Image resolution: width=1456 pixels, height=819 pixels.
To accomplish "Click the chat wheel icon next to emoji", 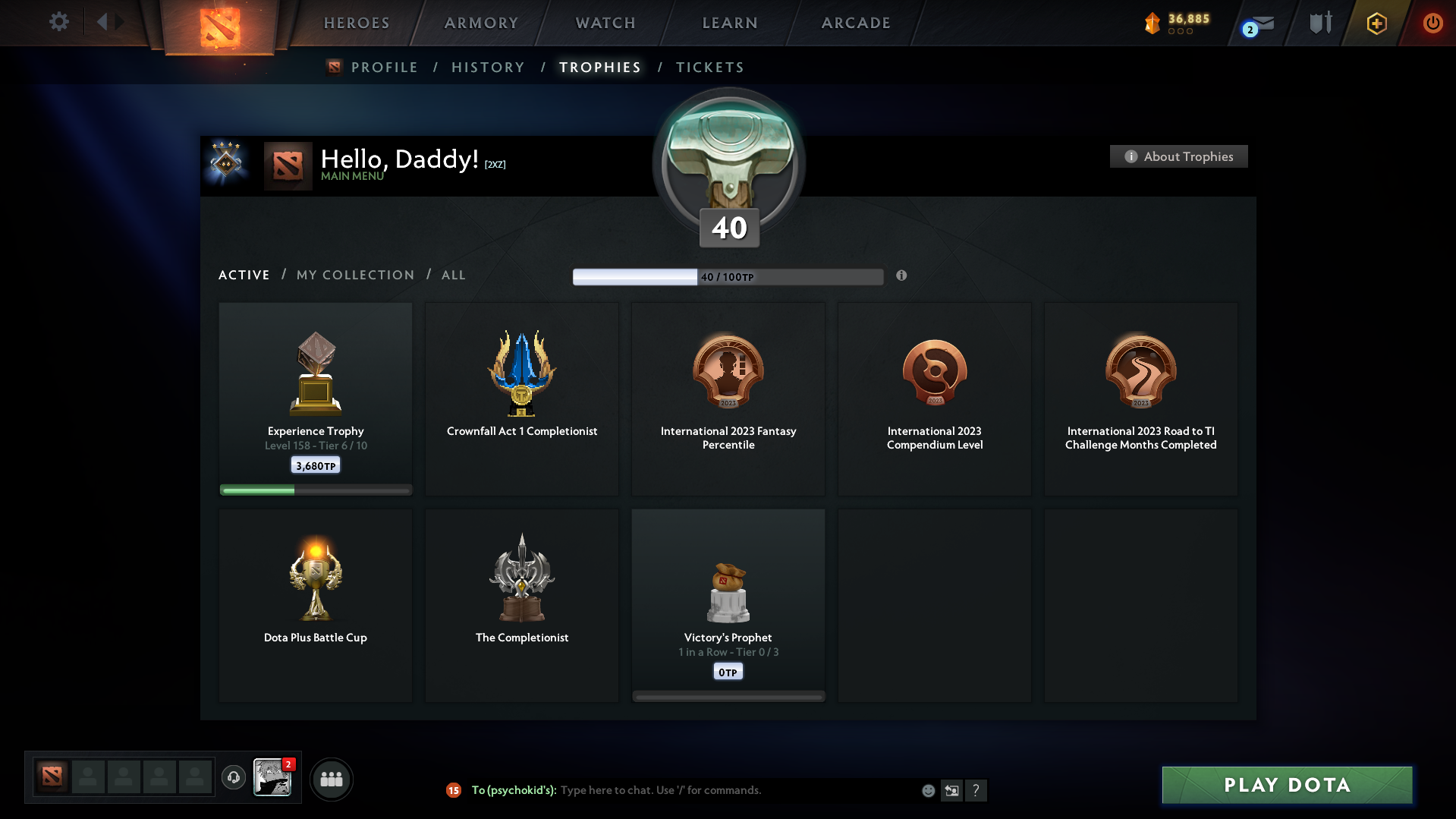I will (951, 790).
